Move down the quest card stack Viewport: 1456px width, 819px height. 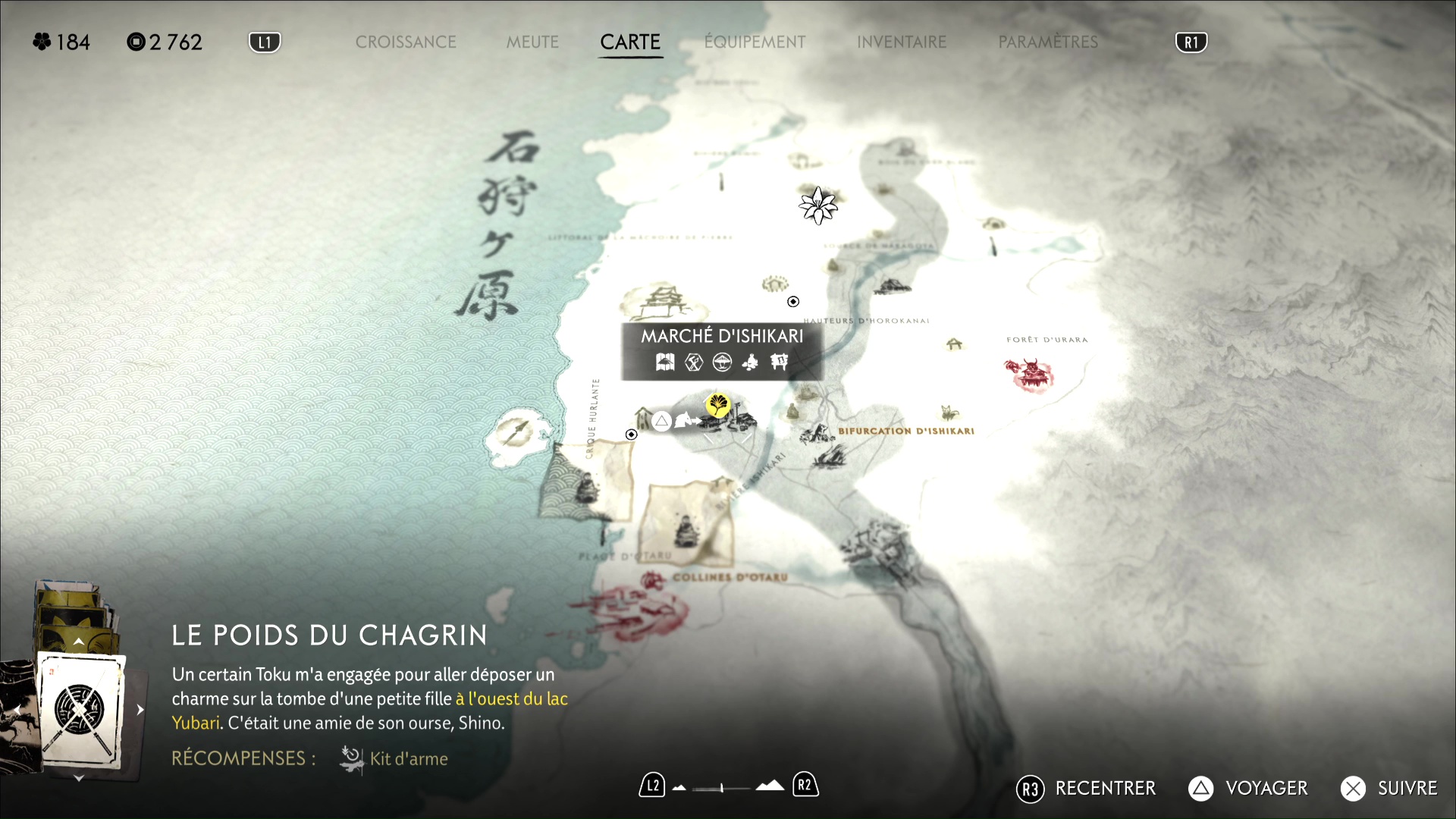tap(79, 778)
